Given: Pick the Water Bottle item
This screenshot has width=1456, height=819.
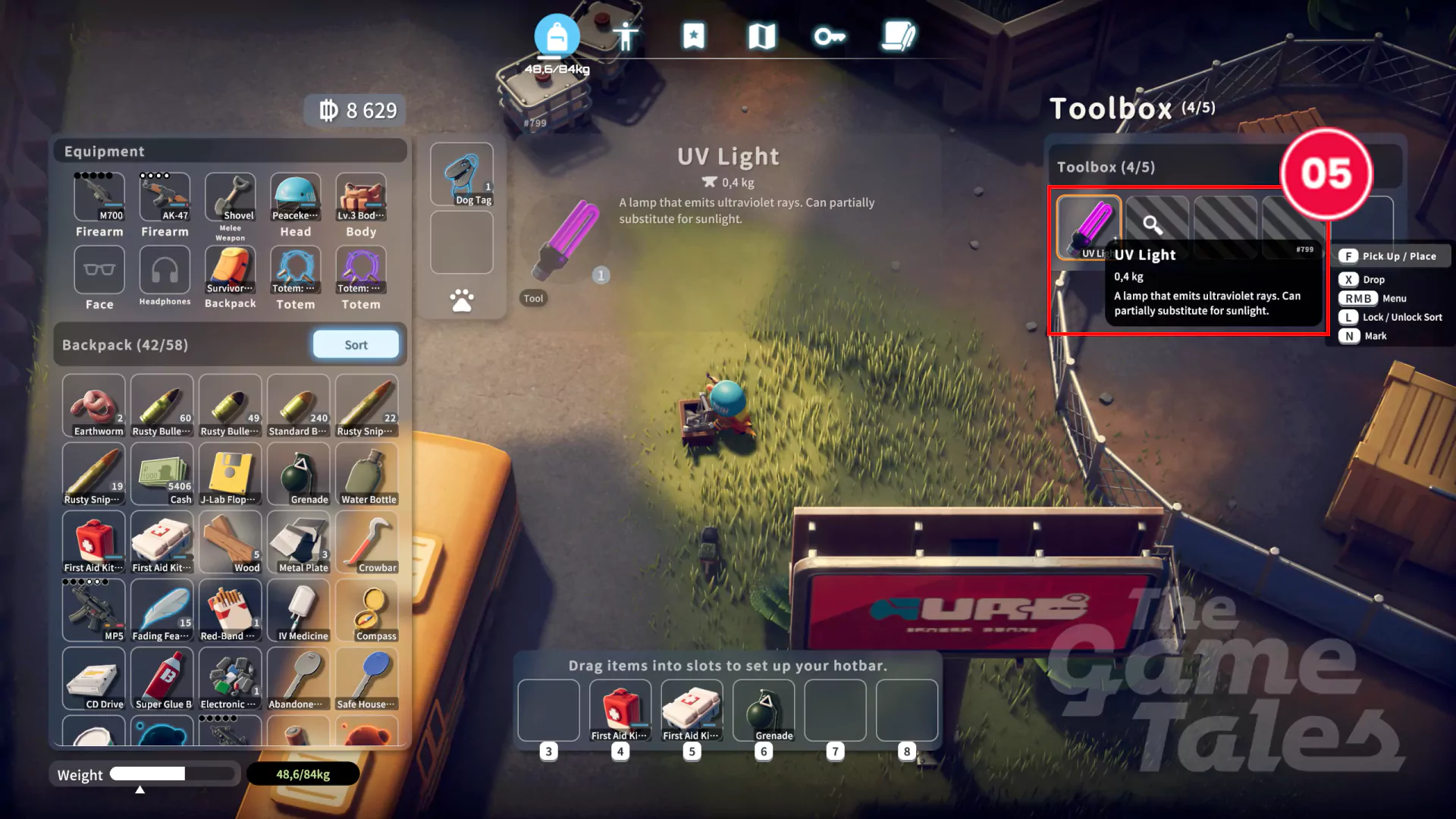Looking at the screenshot, I should click(367, 474).
